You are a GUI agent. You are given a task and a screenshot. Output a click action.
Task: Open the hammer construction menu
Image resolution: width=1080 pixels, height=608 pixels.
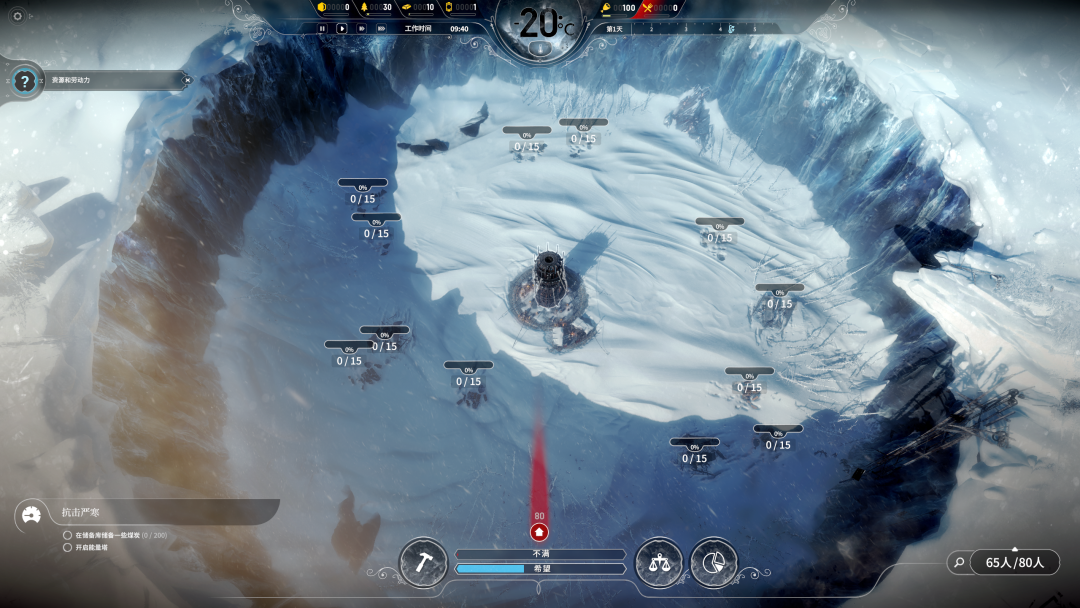(x=423, y=562)
